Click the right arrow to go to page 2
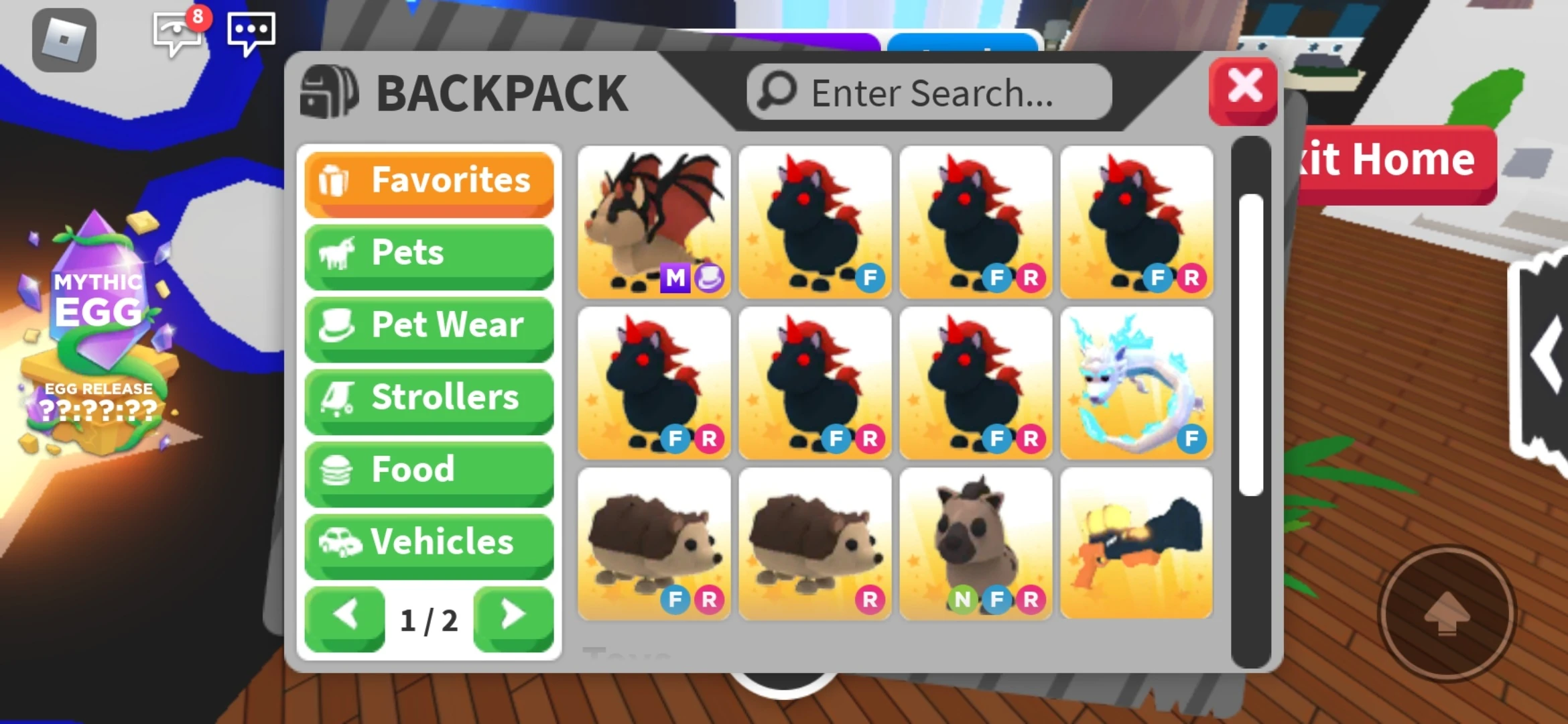The height and width of the screenshot is (724, 1568). coord(513,618)
